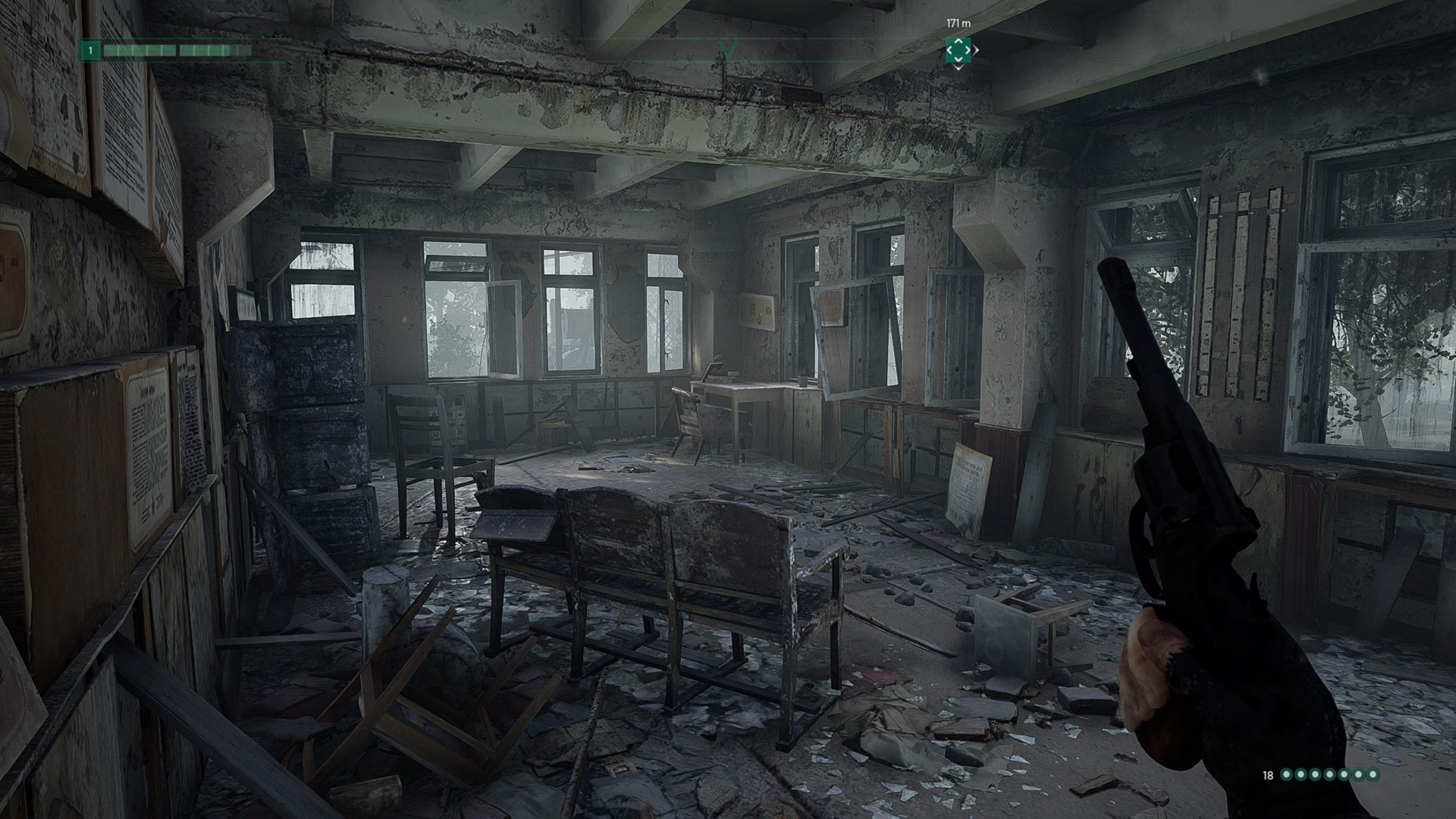The height and width of the screenshot is (819, 1456).
Task: Click the first ammo round indicator dot
Action: click(x=1287, y=775)
